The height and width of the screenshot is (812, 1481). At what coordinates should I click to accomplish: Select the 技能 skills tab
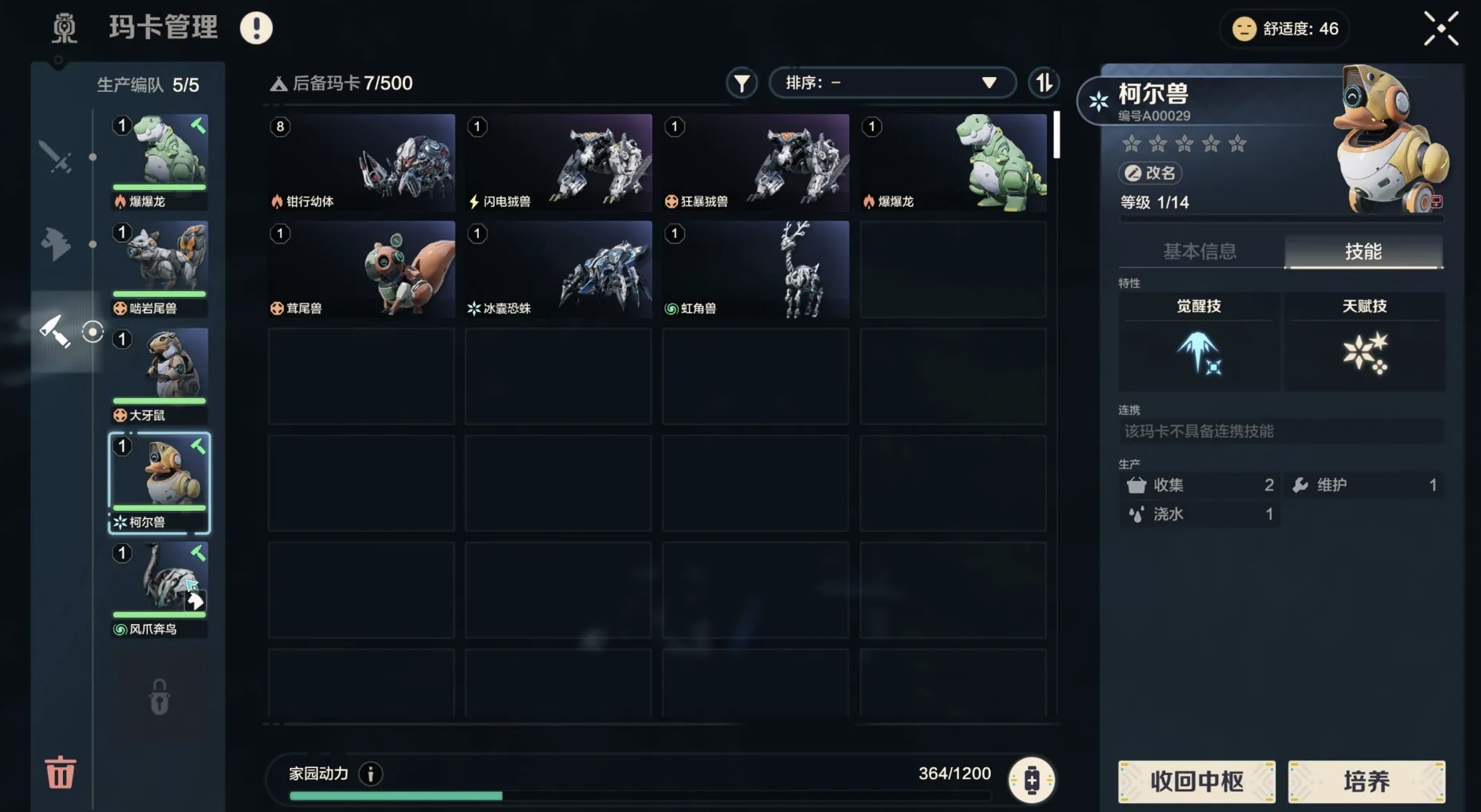[x=1363, y=252]
